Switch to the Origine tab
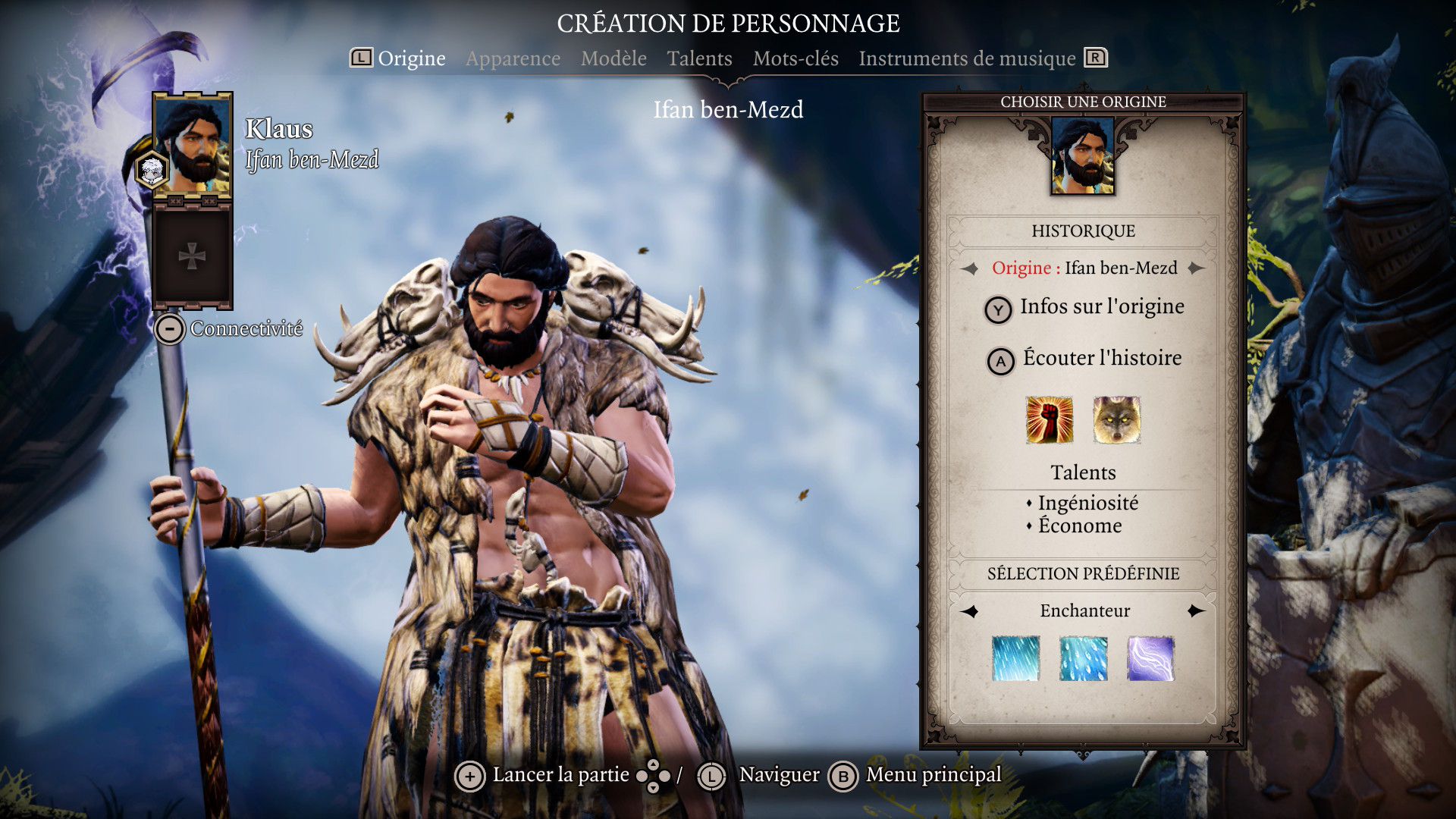1456x819 pixels. (x=411, y=58)
